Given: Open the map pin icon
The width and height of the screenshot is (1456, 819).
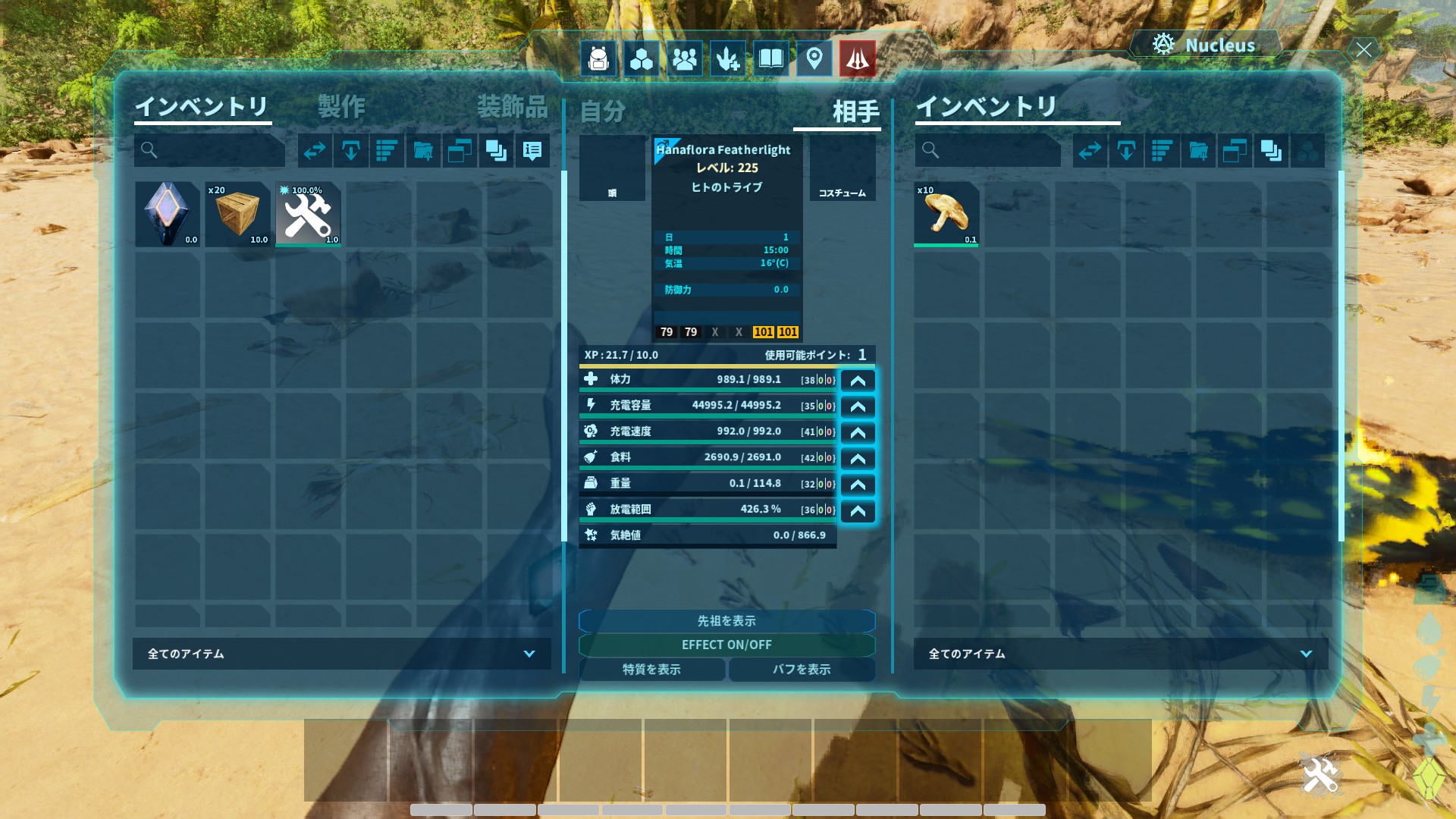Looking at the screenshot, I should coord(814,58).
